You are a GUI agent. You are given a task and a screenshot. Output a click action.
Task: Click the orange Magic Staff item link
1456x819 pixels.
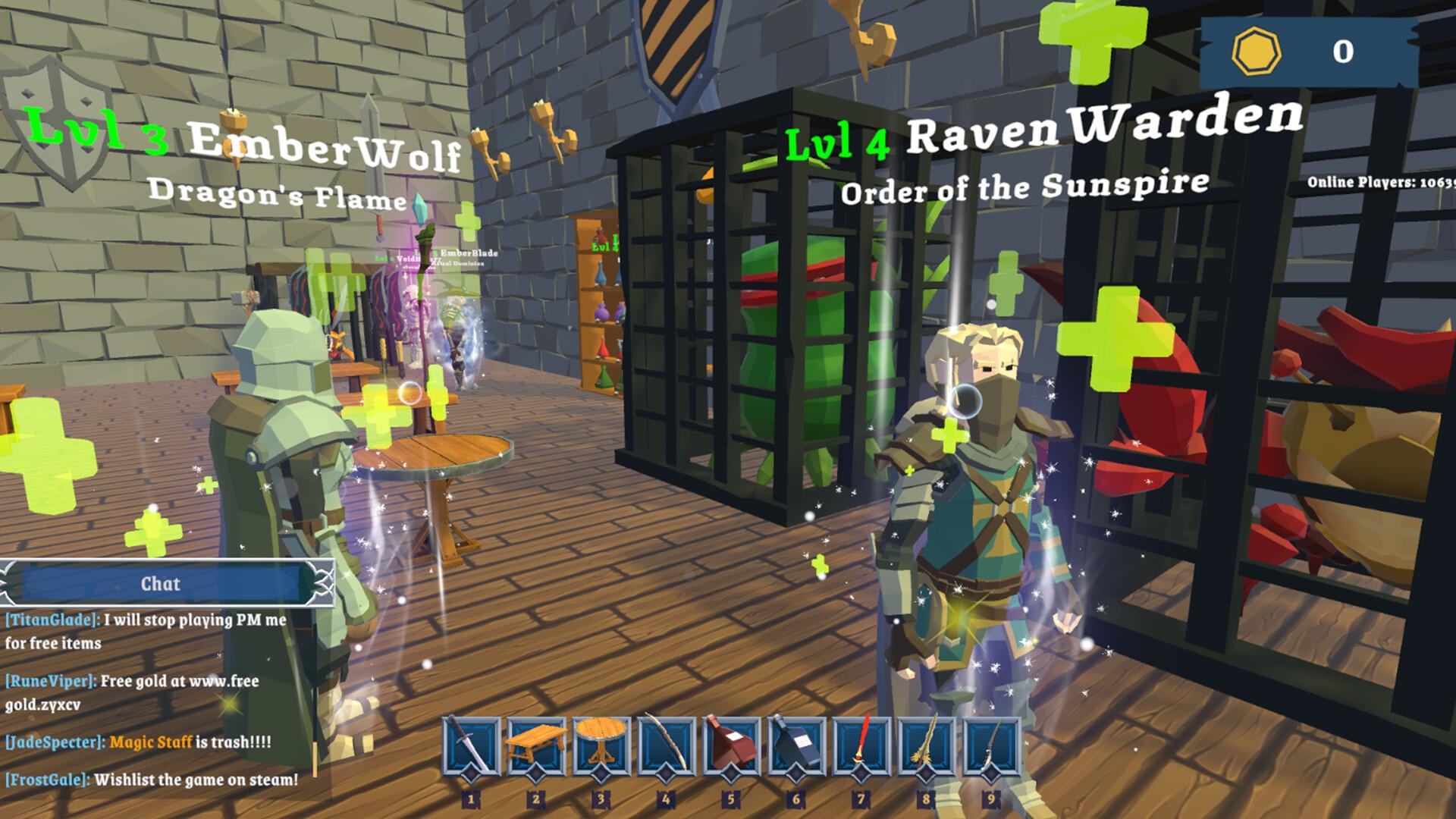click(150, 742)
